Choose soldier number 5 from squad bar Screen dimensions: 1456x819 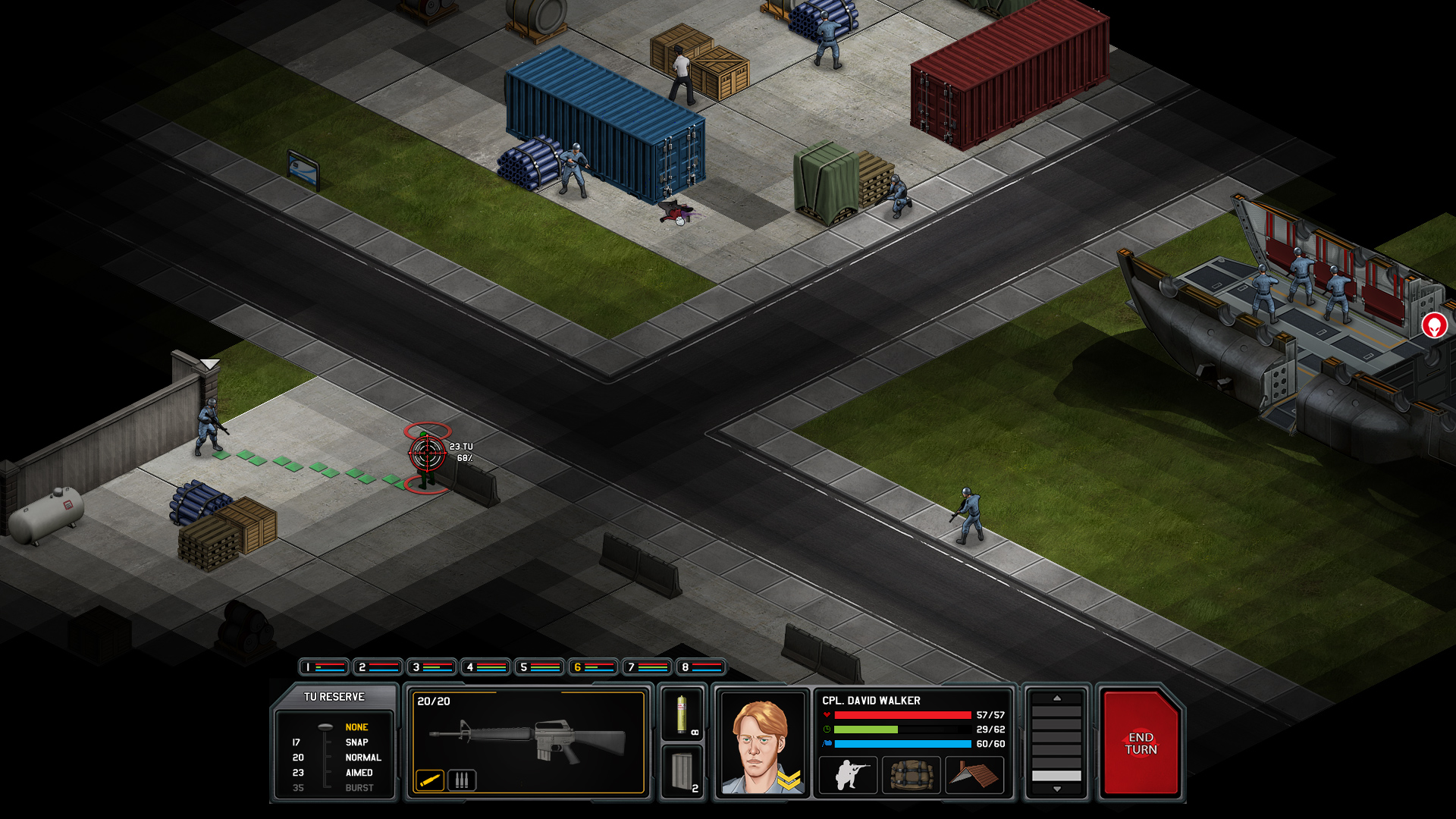click(x=539, y=667)
